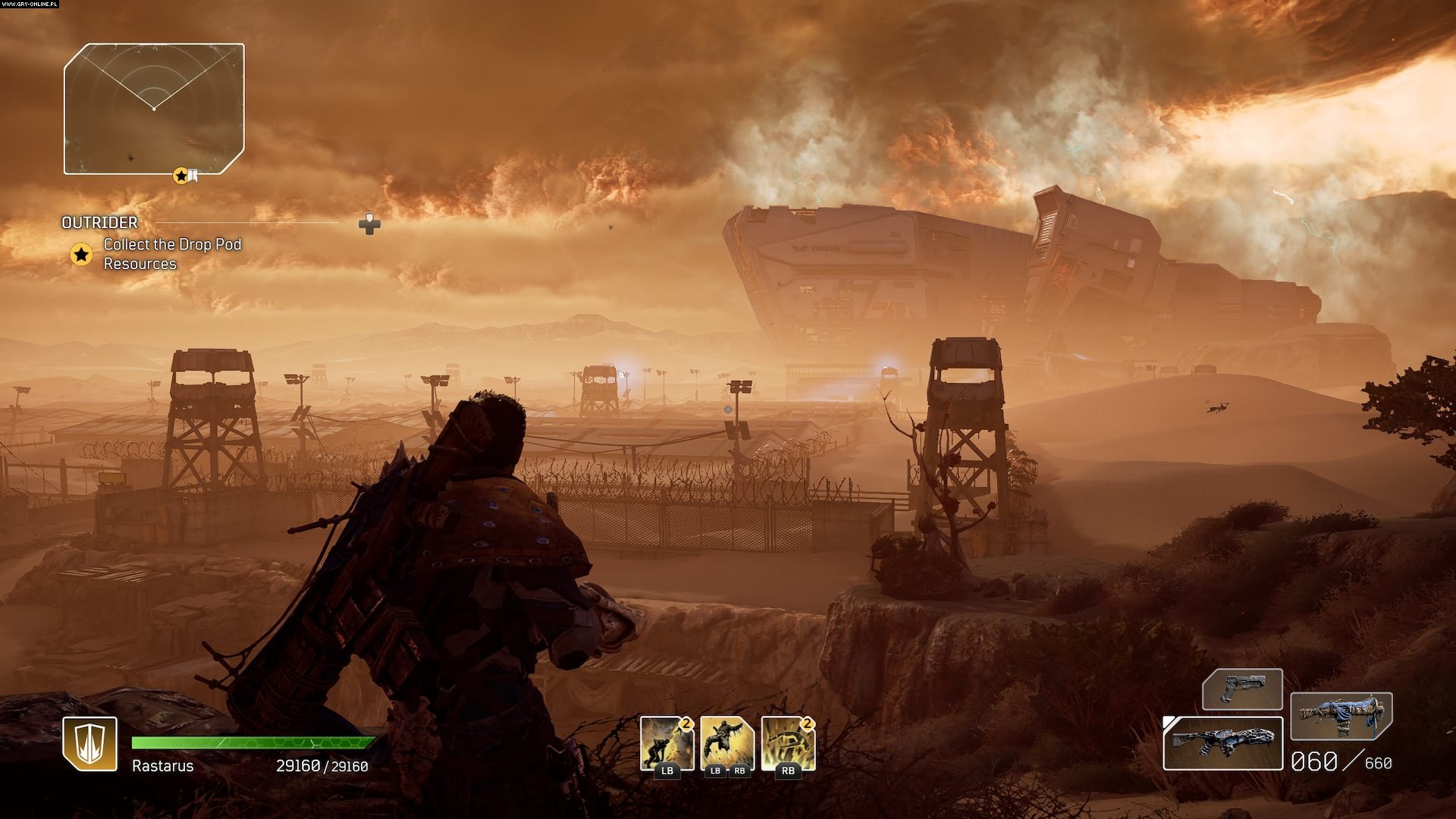
Task: Click the yellow star quest icon
Action: pos(81,254)
